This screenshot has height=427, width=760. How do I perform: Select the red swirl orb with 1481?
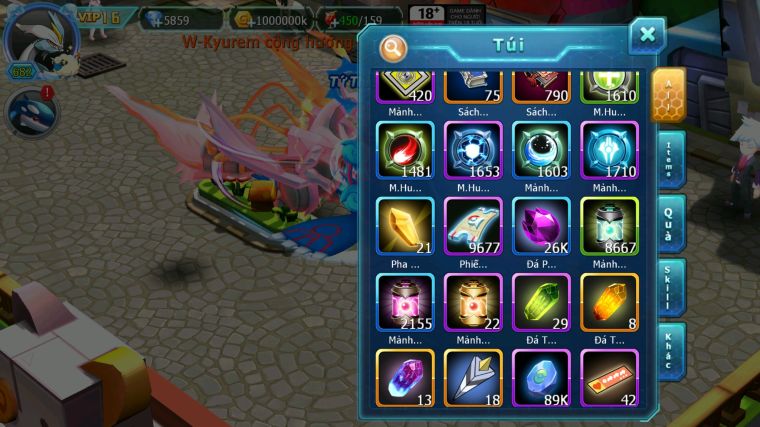(405, 151)
